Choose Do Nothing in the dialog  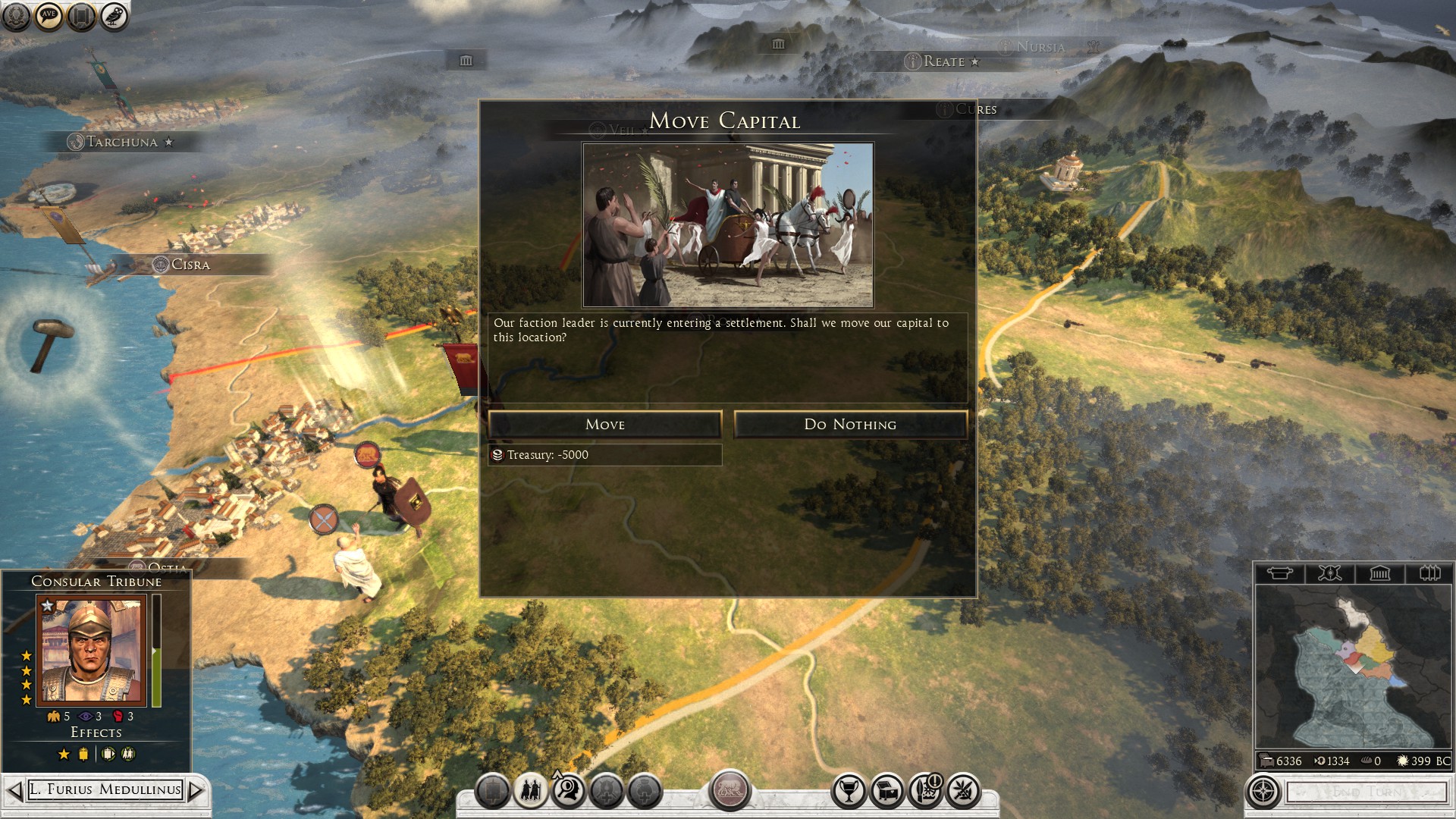850,425
